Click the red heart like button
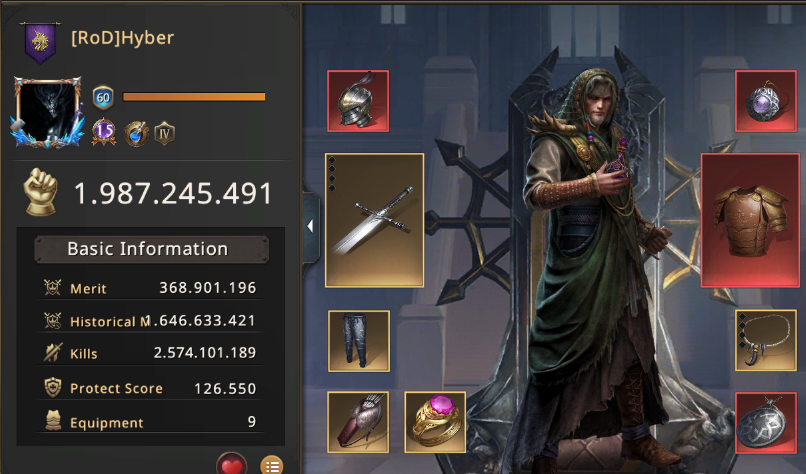The height and width of the screenshot is (474, 806). point(232,465)
